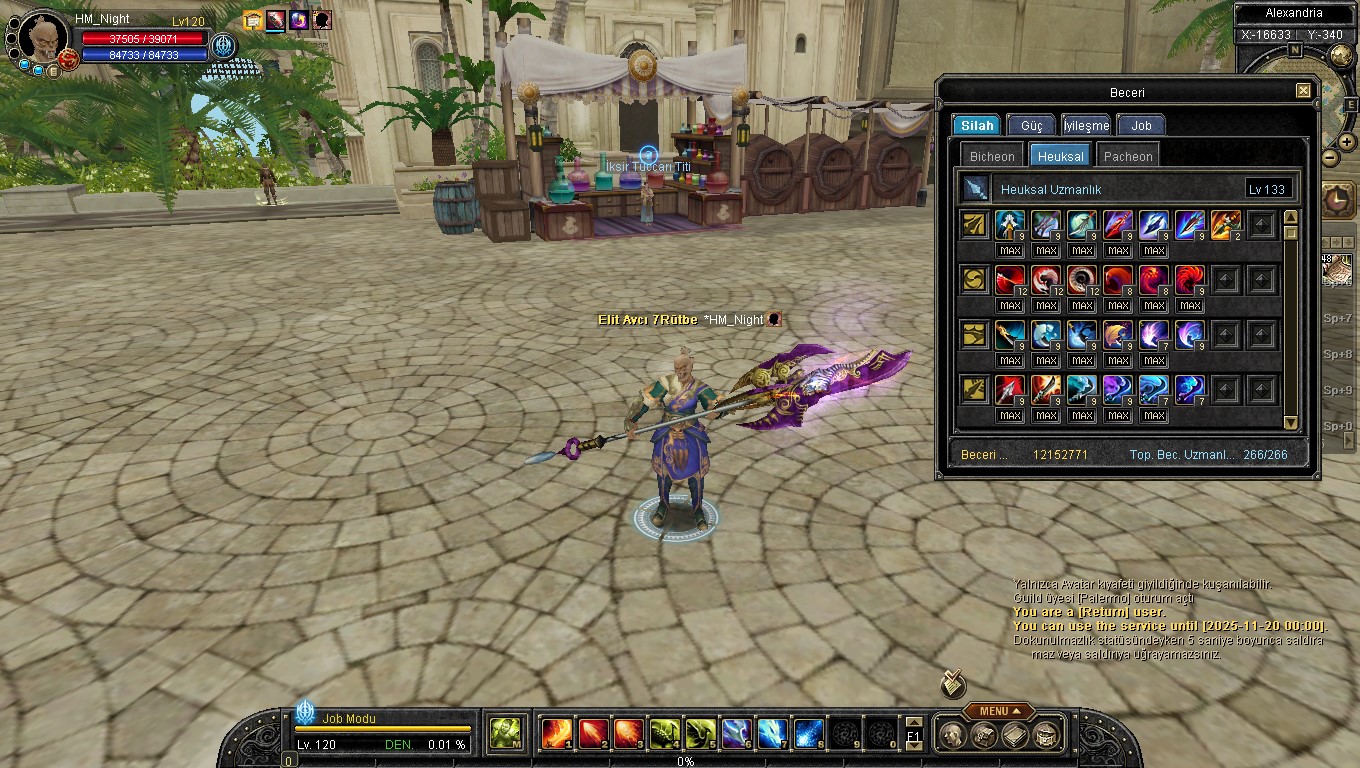
Task: Zoom out the minimap with minus button
Action: click(1330, 157)
